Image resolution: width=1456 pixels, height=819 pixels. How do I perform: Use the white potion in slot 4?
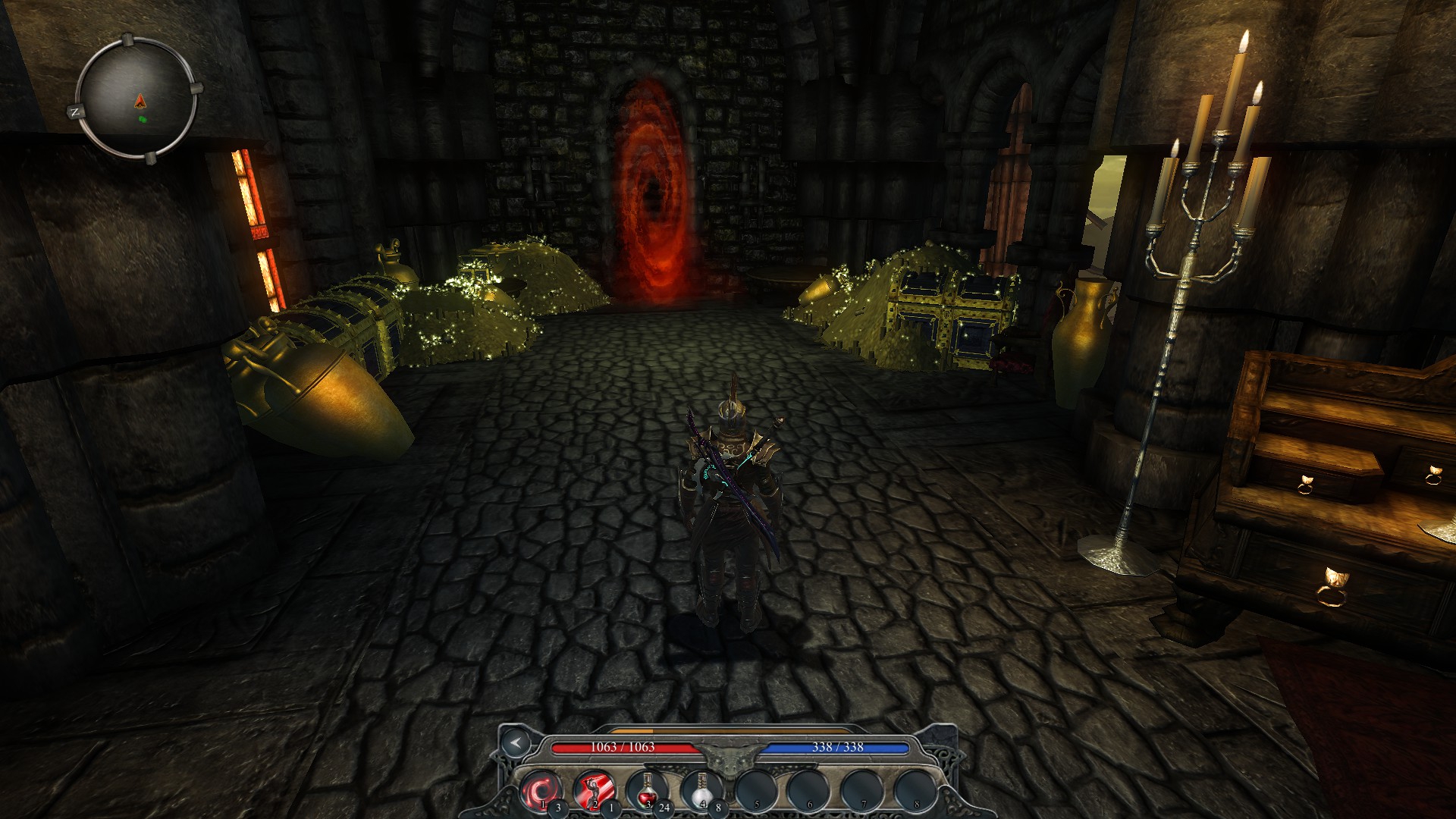pyautogui.click(x=701, y=791)
